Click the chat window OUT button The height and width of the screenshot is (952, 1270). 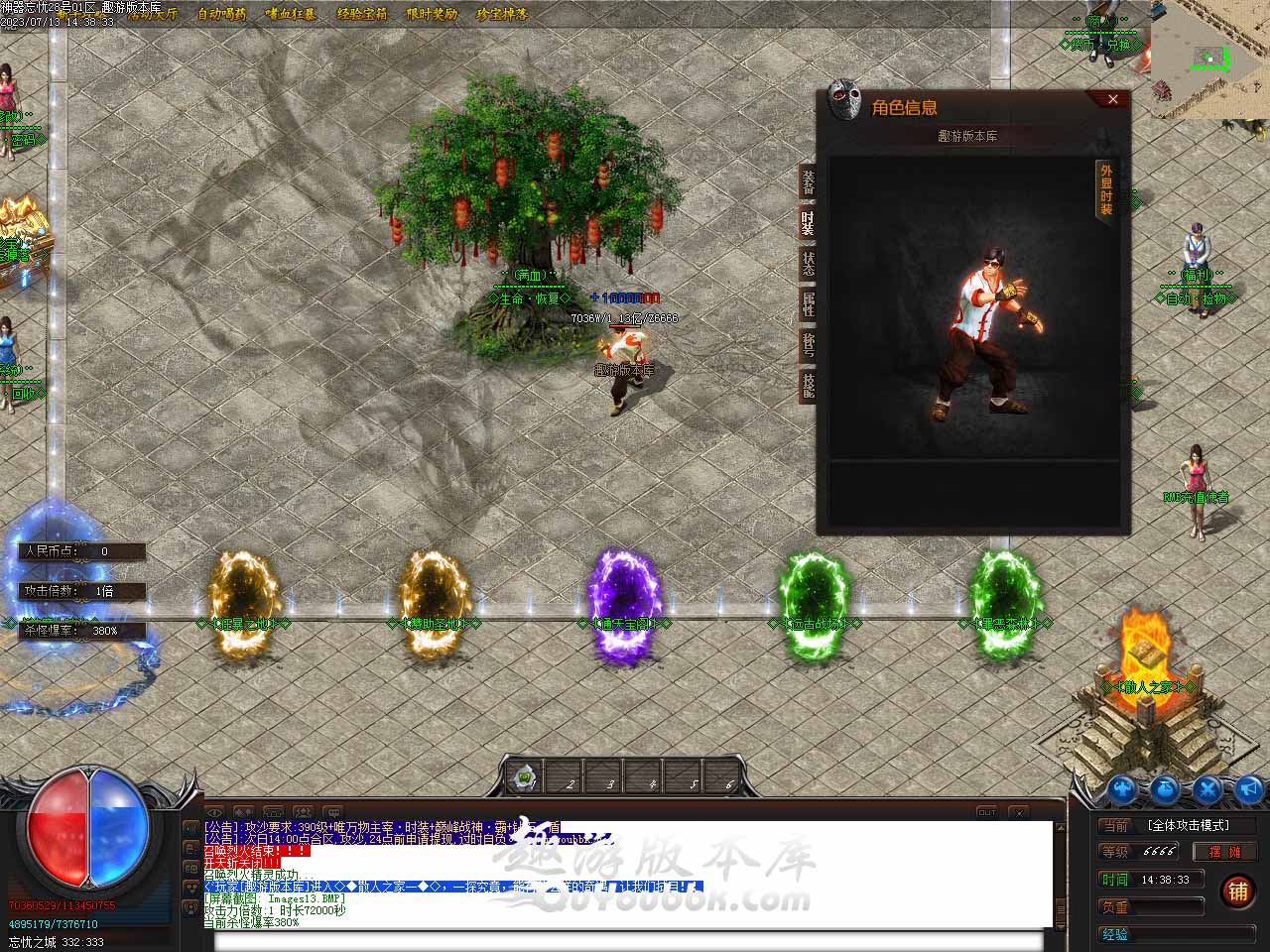tap(986, 813)
